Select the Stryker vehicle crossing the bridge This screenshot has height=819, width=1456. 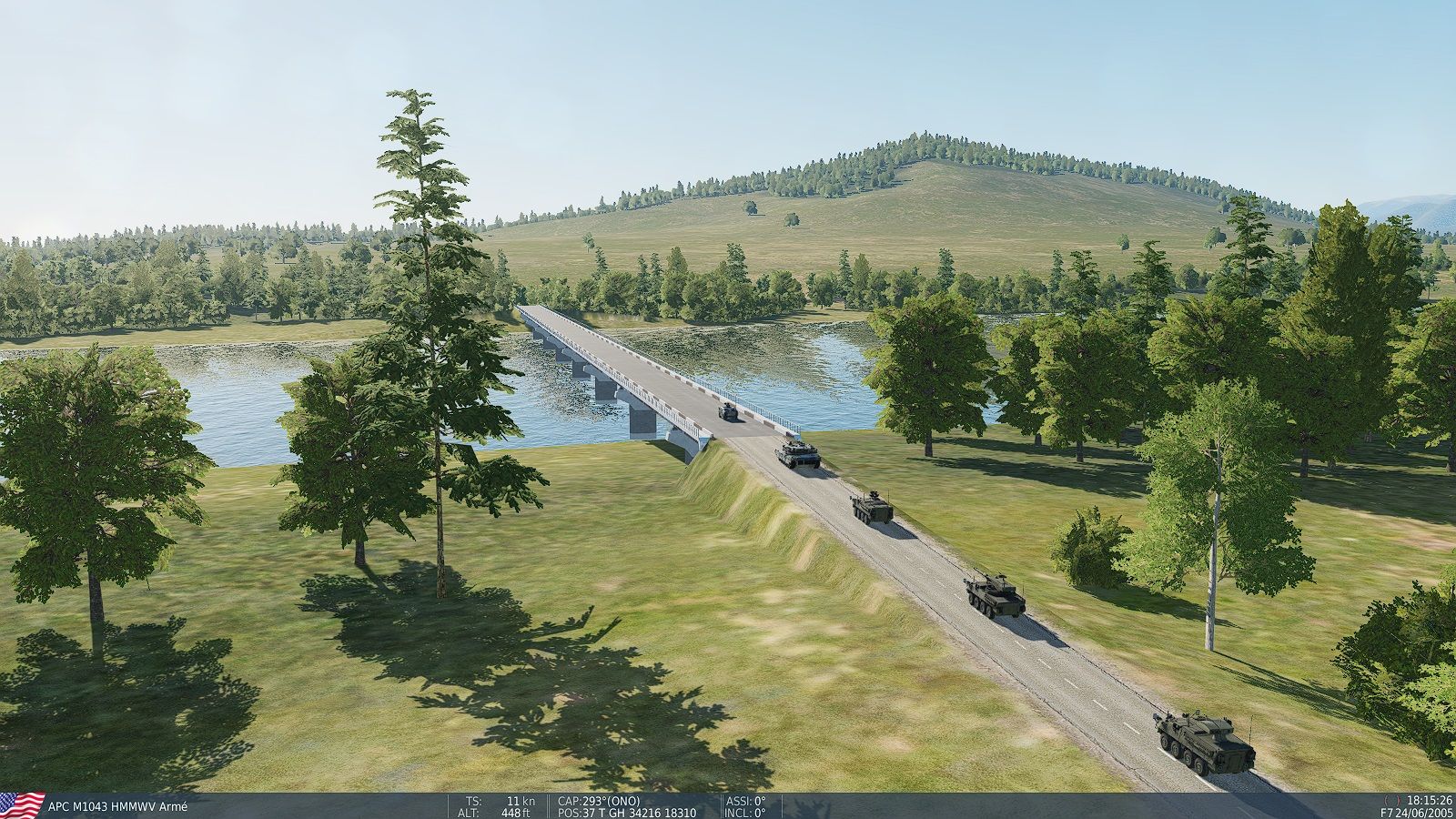pyautogui.click(x=730, y=411)
